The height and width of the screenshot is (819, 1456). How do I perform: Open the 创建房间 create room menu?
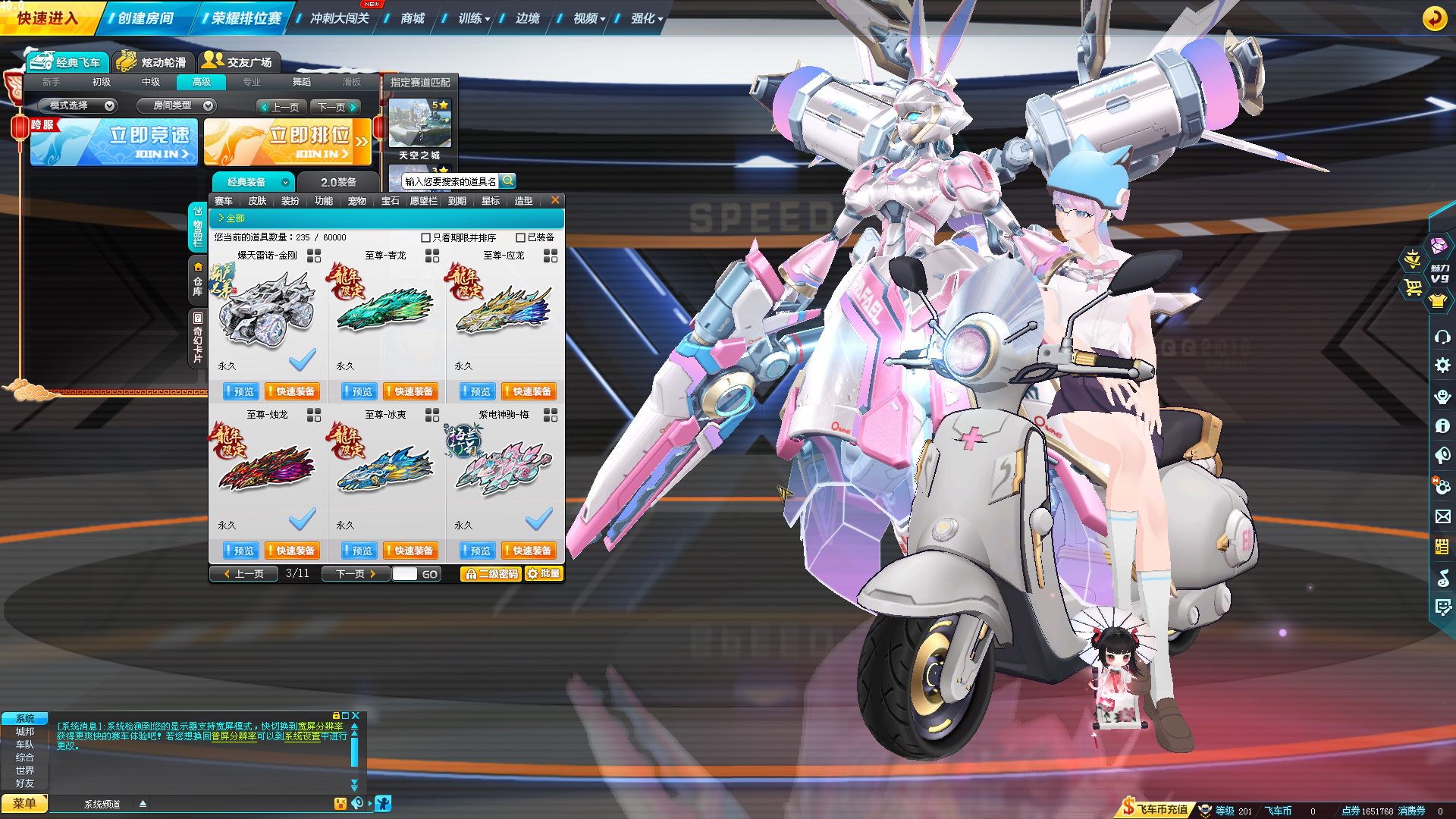tap(145, 18)
